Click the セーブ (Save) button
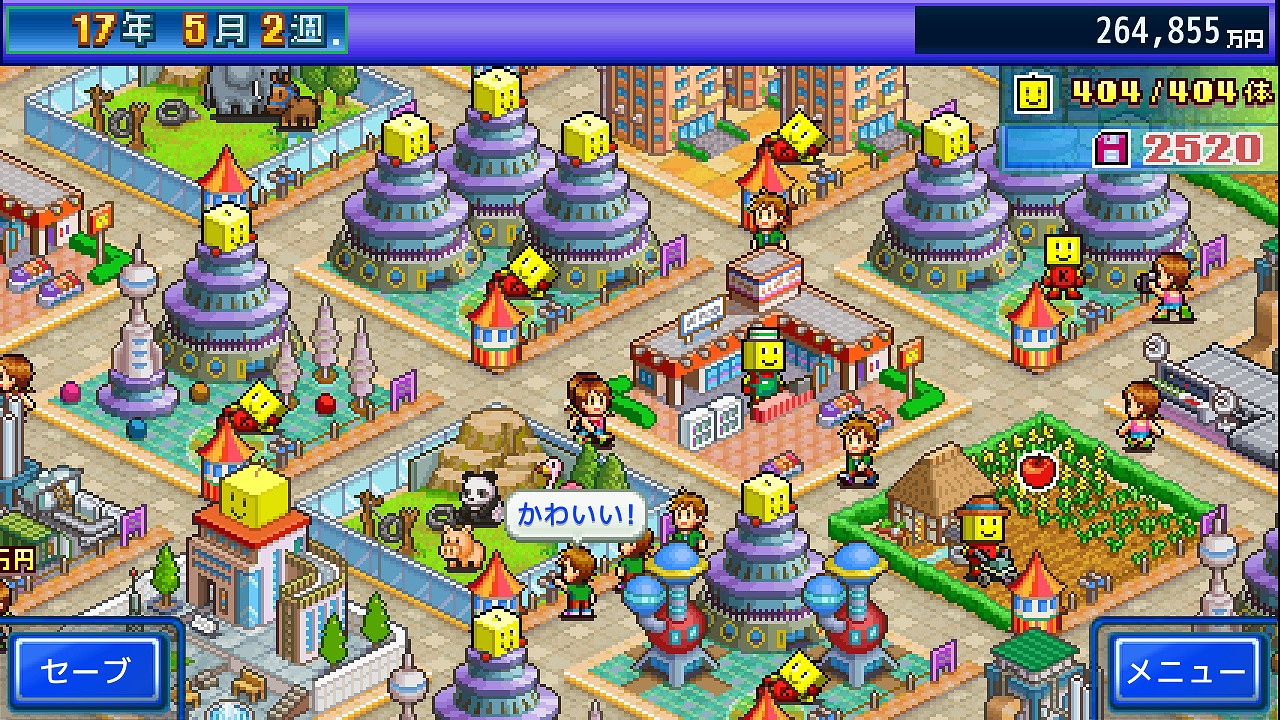Screen dimensions: 1280x720 pos(87,671)
